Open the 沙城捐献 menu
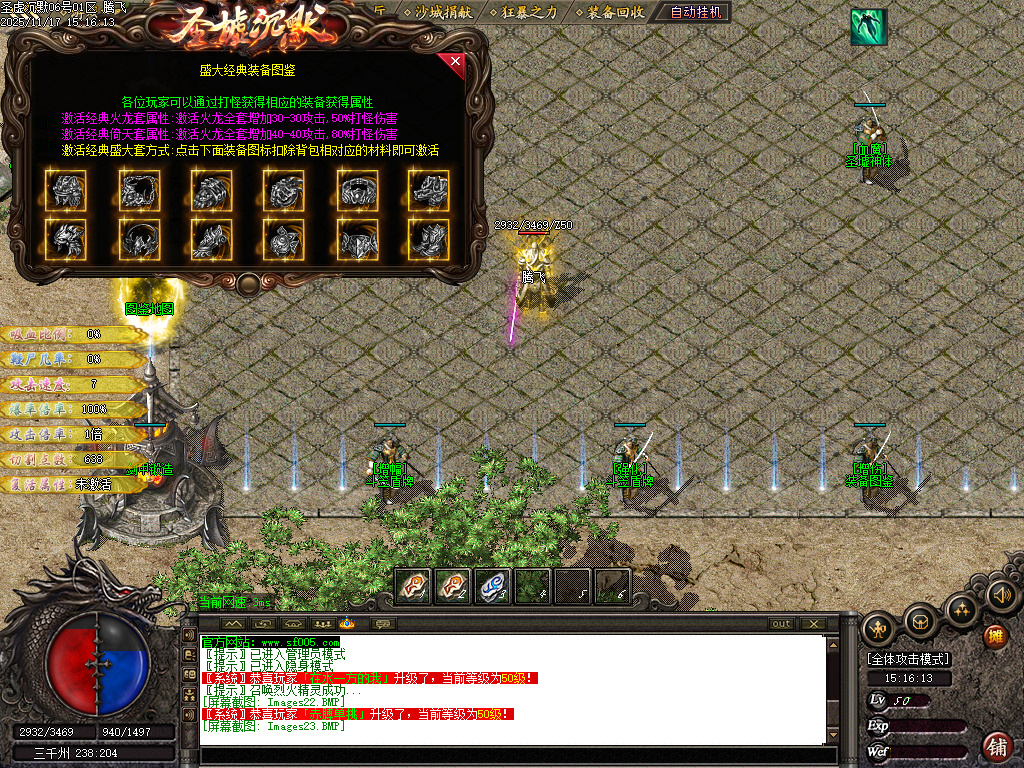1024x768 pixels. pos(437,13)
